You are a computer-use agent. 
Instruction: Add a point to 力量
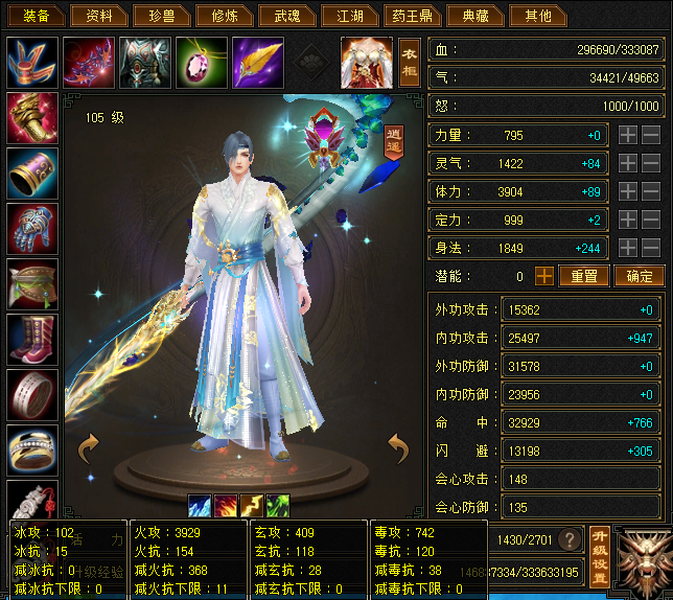(x=627, y=135)
